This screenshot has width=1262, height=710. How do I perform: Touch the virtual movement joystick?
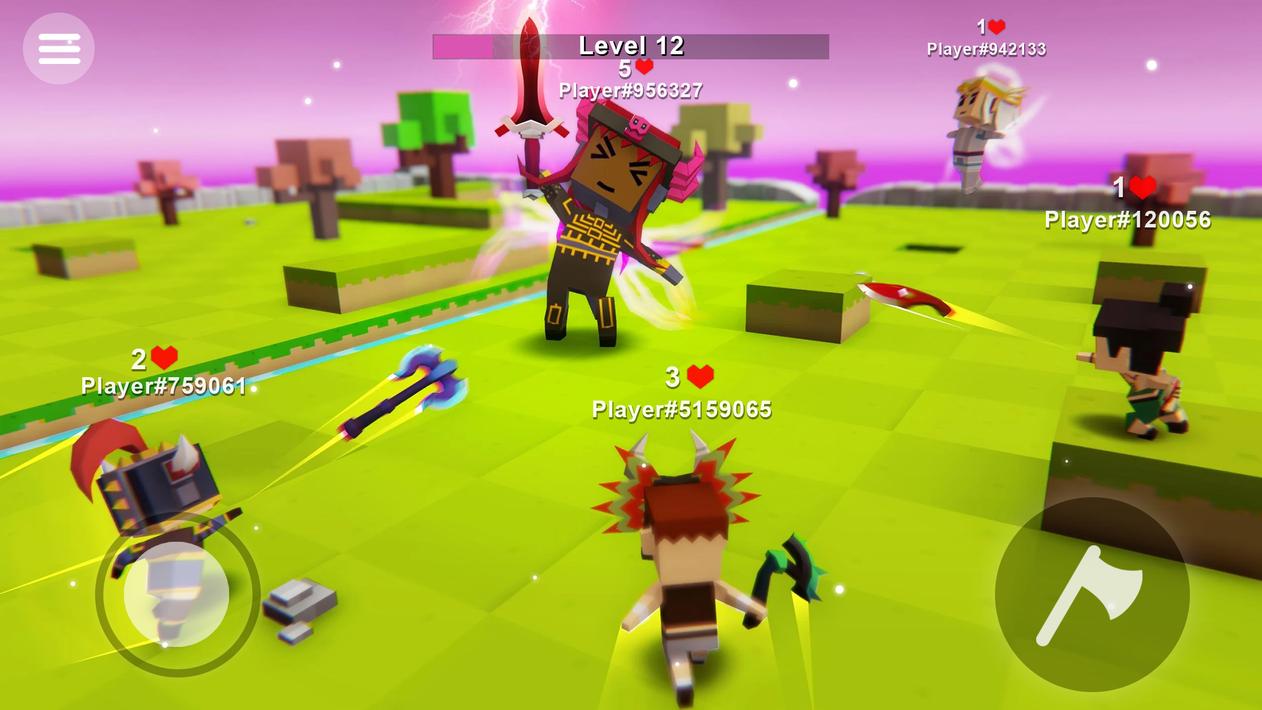(x=177, y=595)
